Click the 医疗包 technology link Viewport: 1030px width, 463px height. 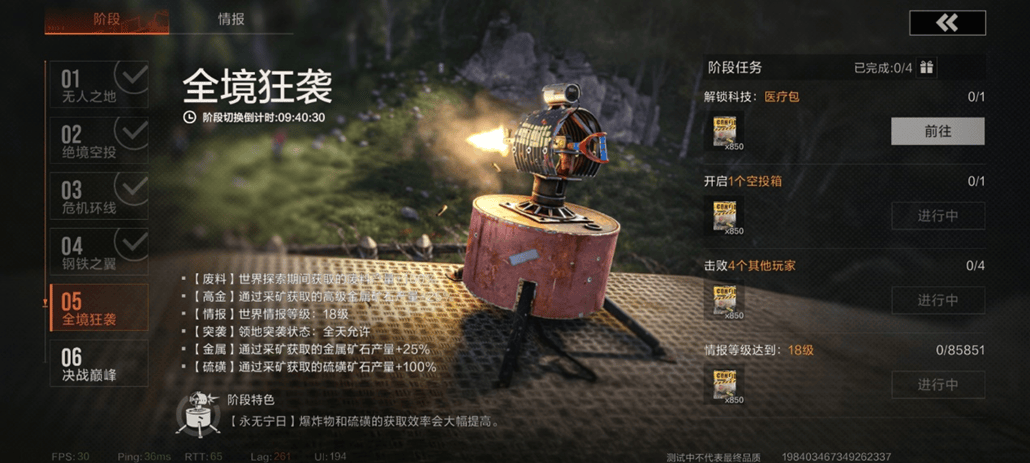point(782,97)
